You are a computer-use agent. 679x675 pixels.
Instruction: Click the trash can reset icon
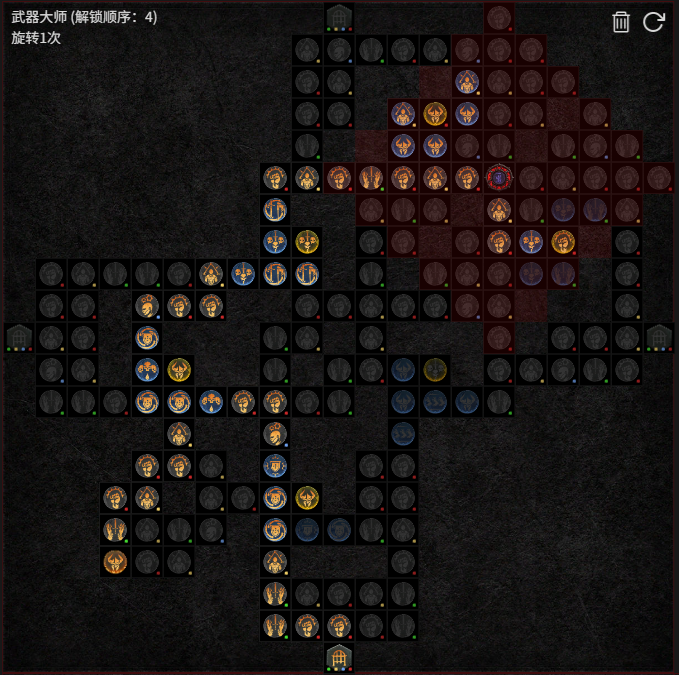(621, 22)
